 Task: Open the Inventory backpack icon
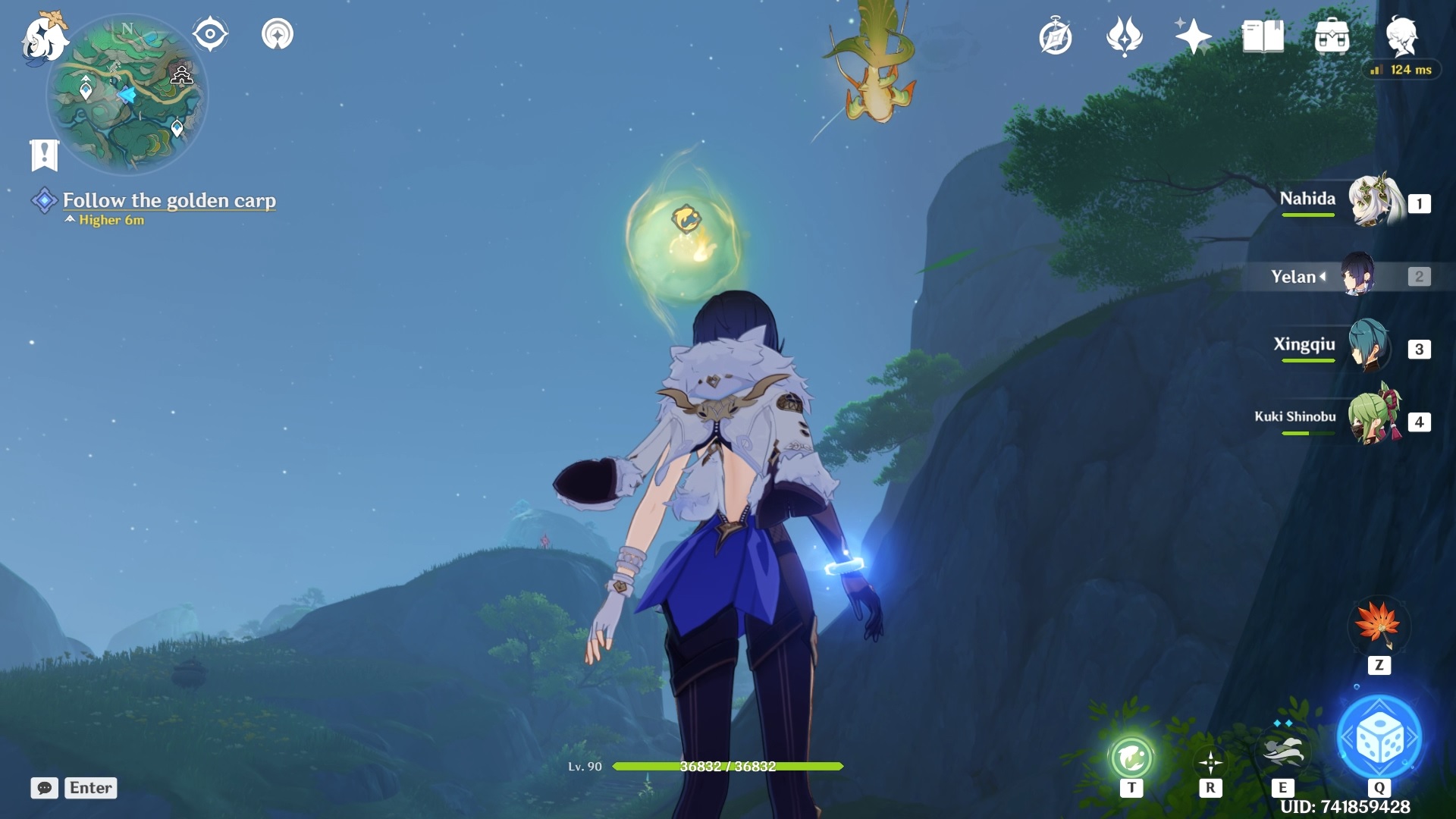pos(1333,34)
